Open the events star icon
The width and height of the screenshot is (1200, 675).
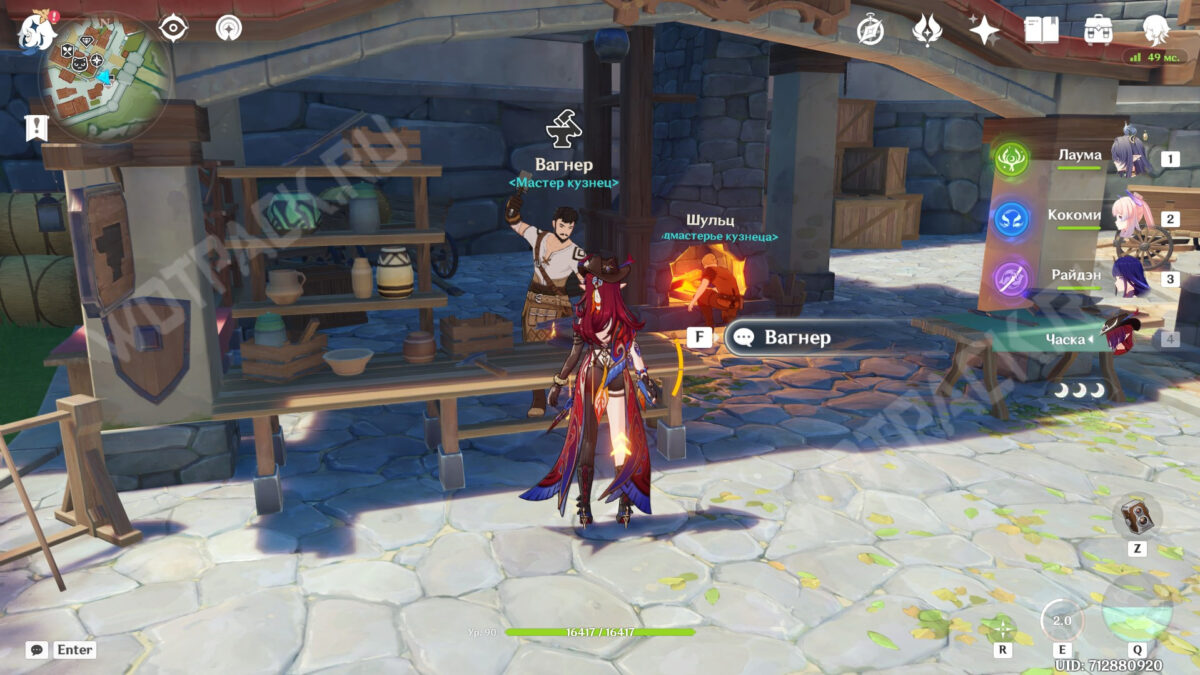927,30
